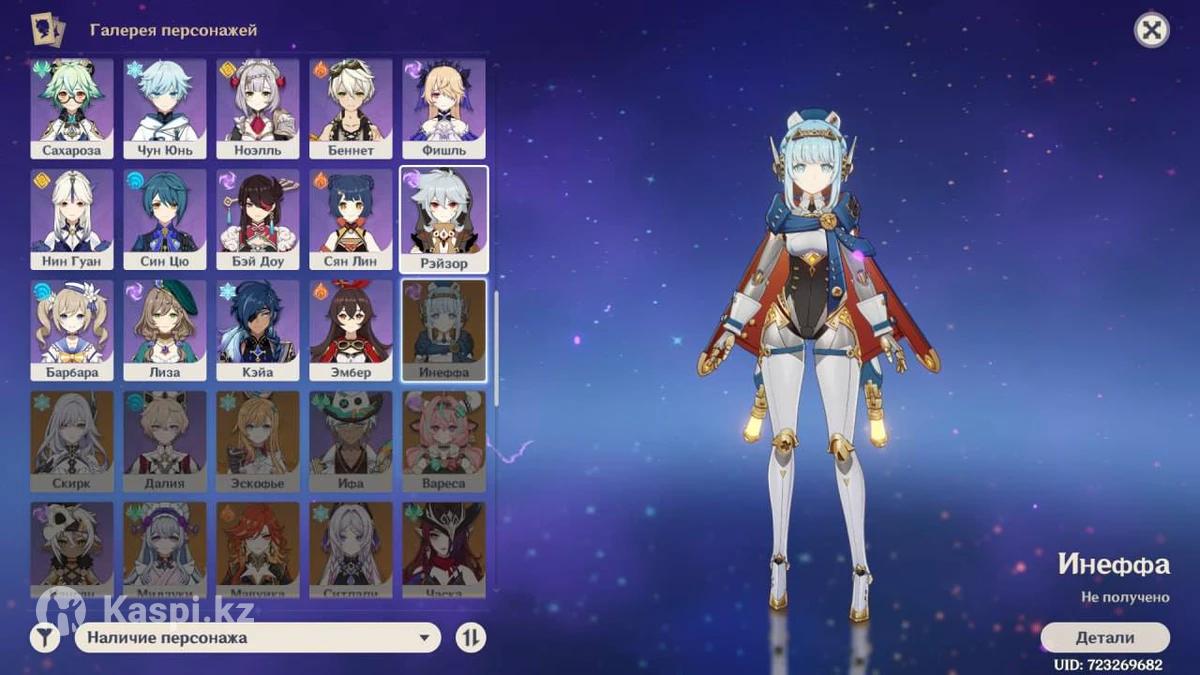Close the character gallery
Viewport: 1200px width, 675px height.
pos(1152,31)
